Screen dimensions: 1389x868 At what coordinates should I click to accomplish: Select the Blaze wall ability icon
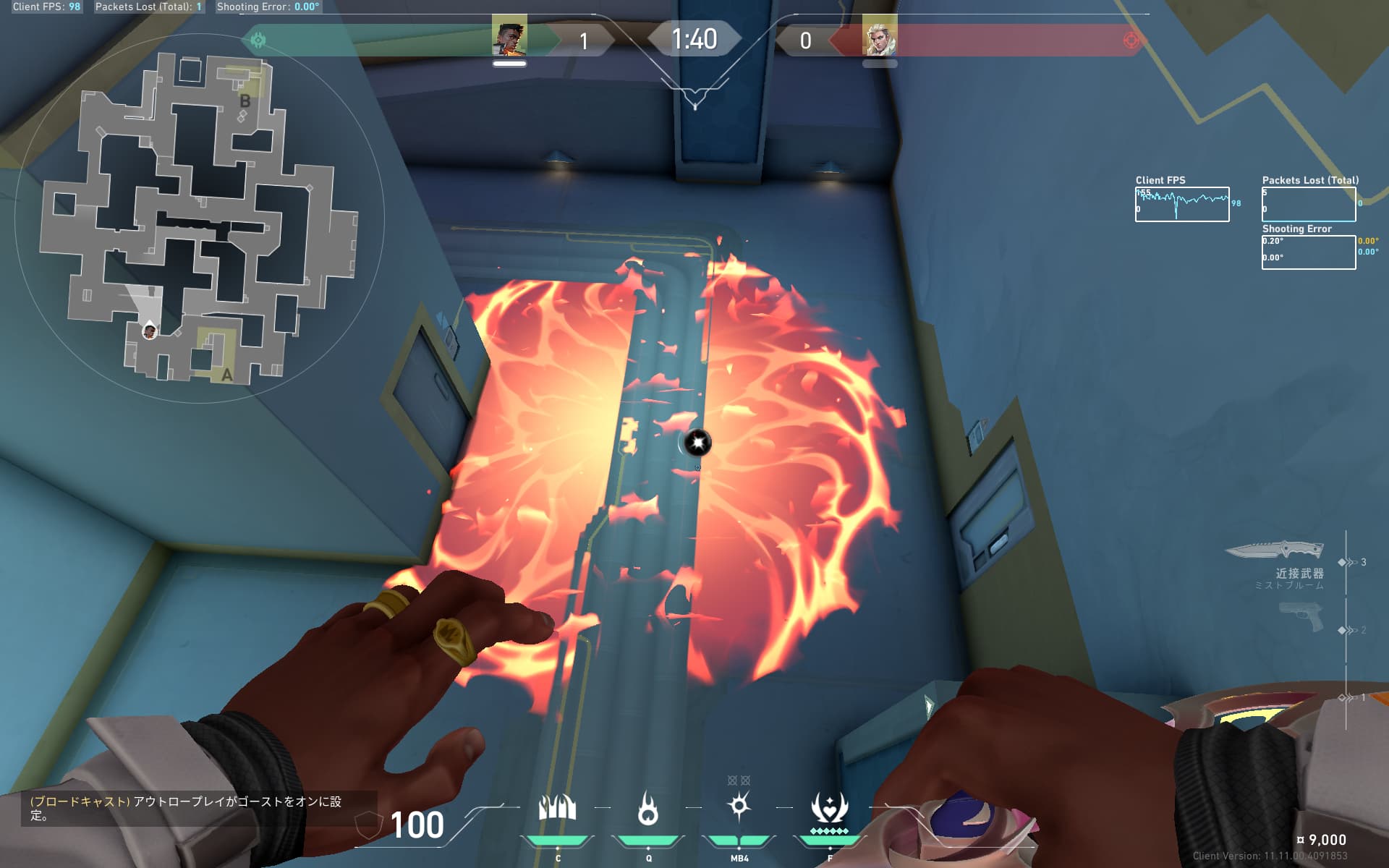tap(557, 808)
